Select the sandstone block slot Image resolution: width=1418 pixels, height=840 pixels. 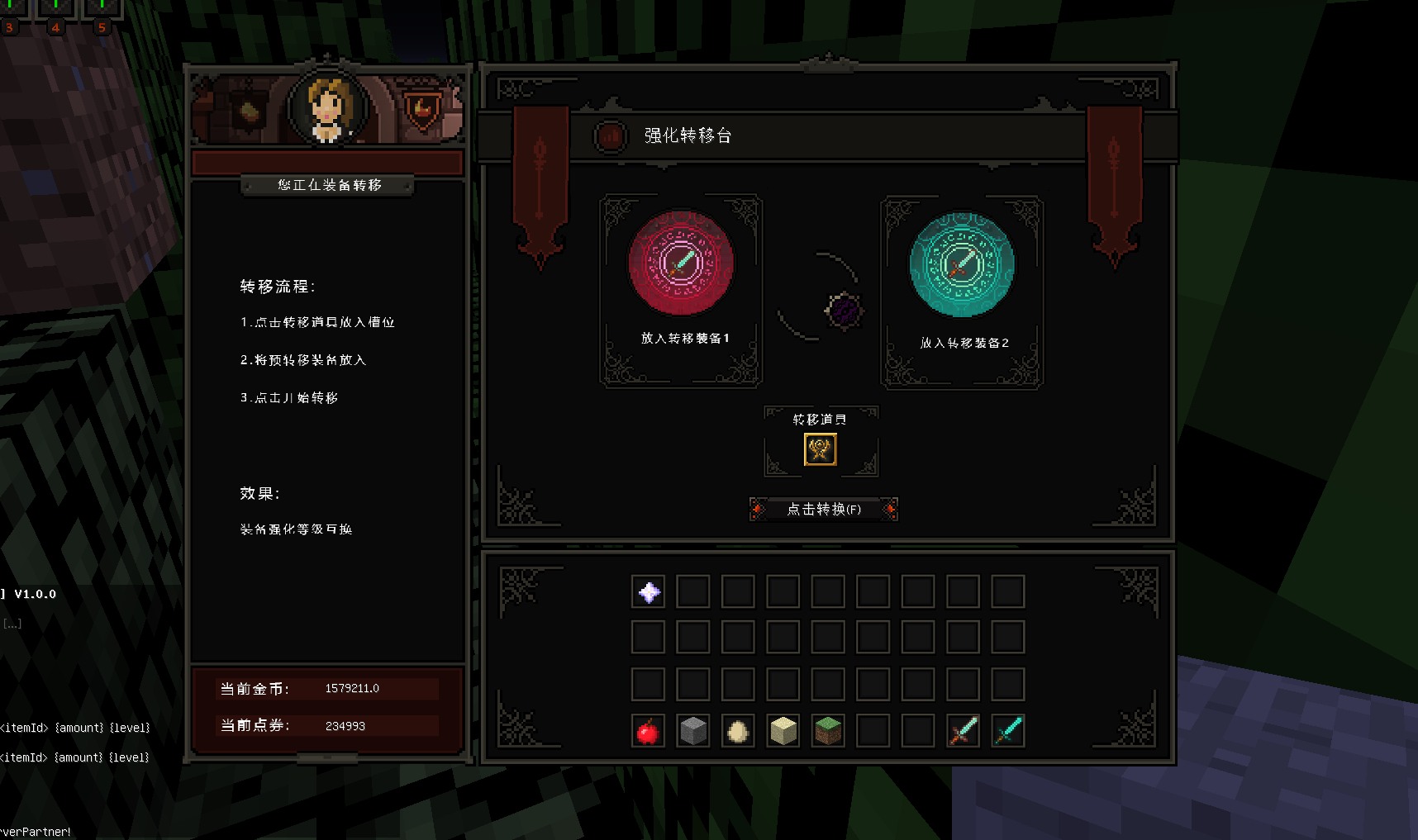tap(783, 731)
